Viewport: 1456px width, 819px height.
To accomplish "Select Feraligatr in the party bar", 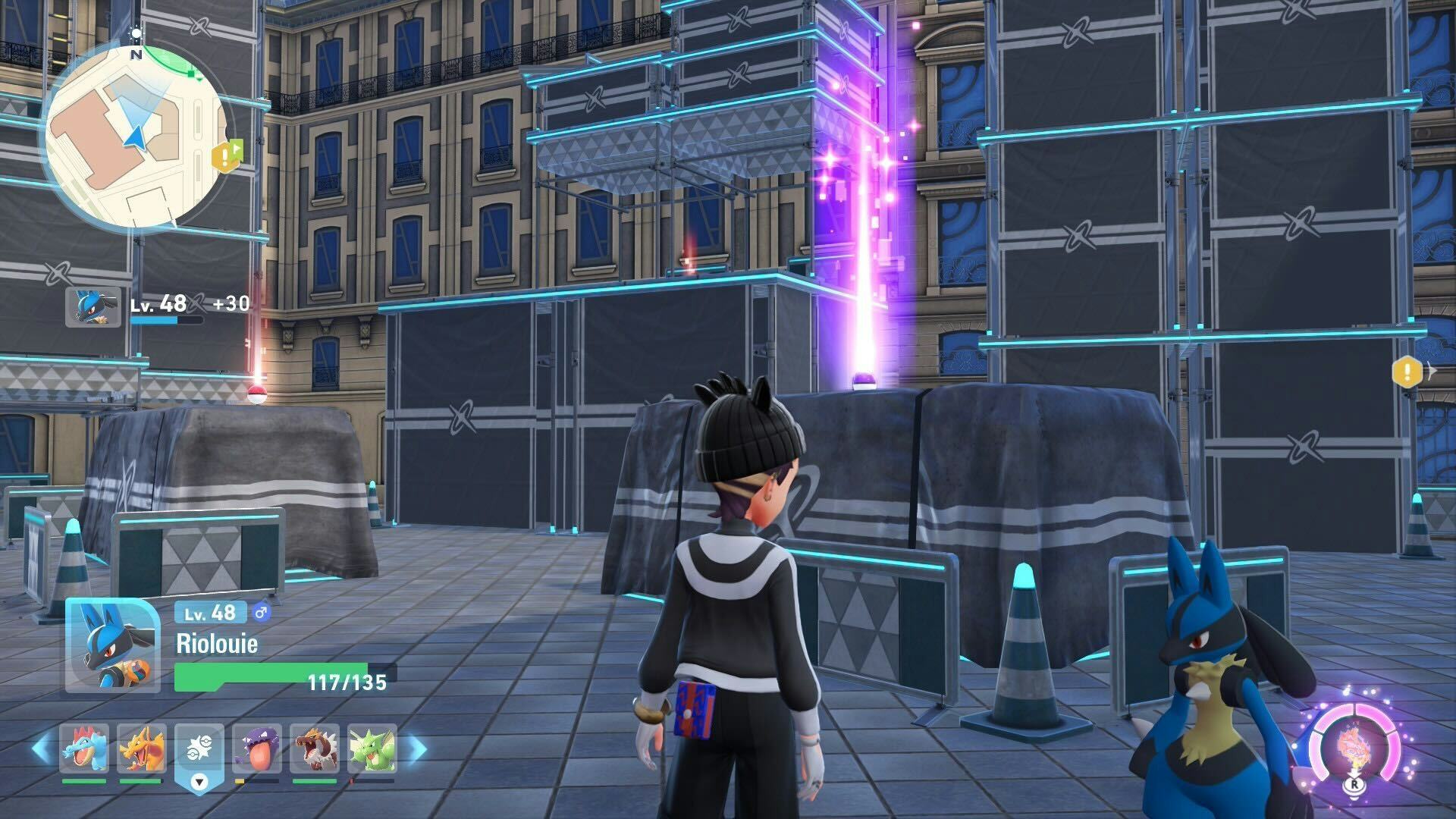I will click(x=84, y=749).
